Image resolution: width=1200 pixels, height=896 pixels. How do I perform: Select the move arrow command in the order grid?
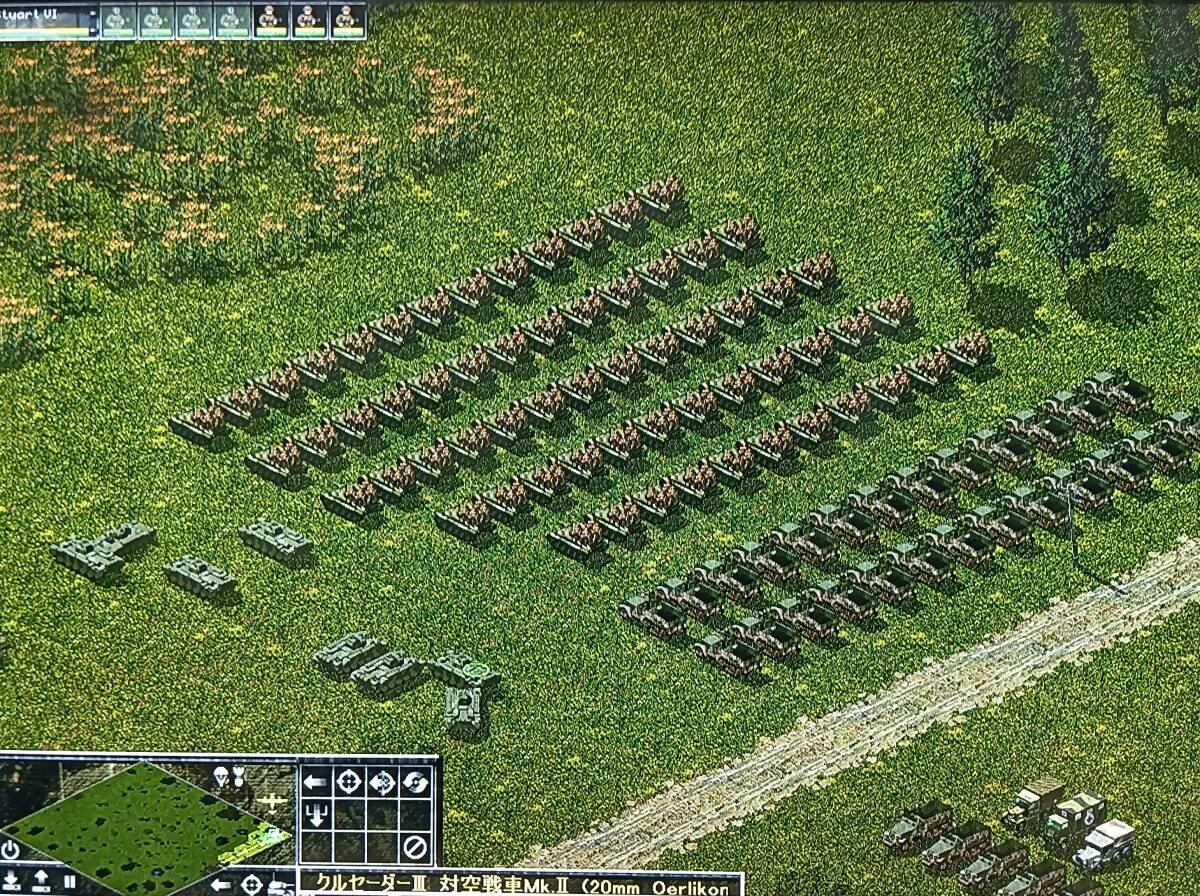[x=315, y=781]
